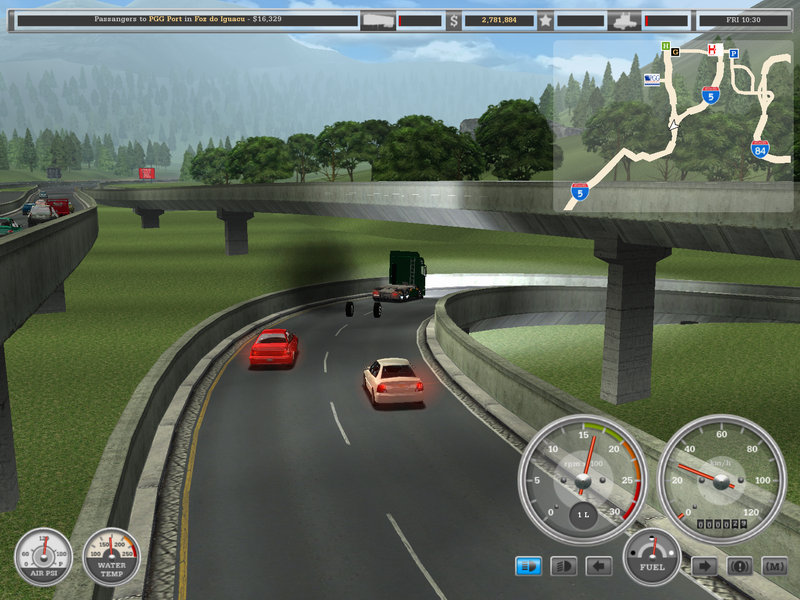Click the green H marker on minimap

(665, 46)
